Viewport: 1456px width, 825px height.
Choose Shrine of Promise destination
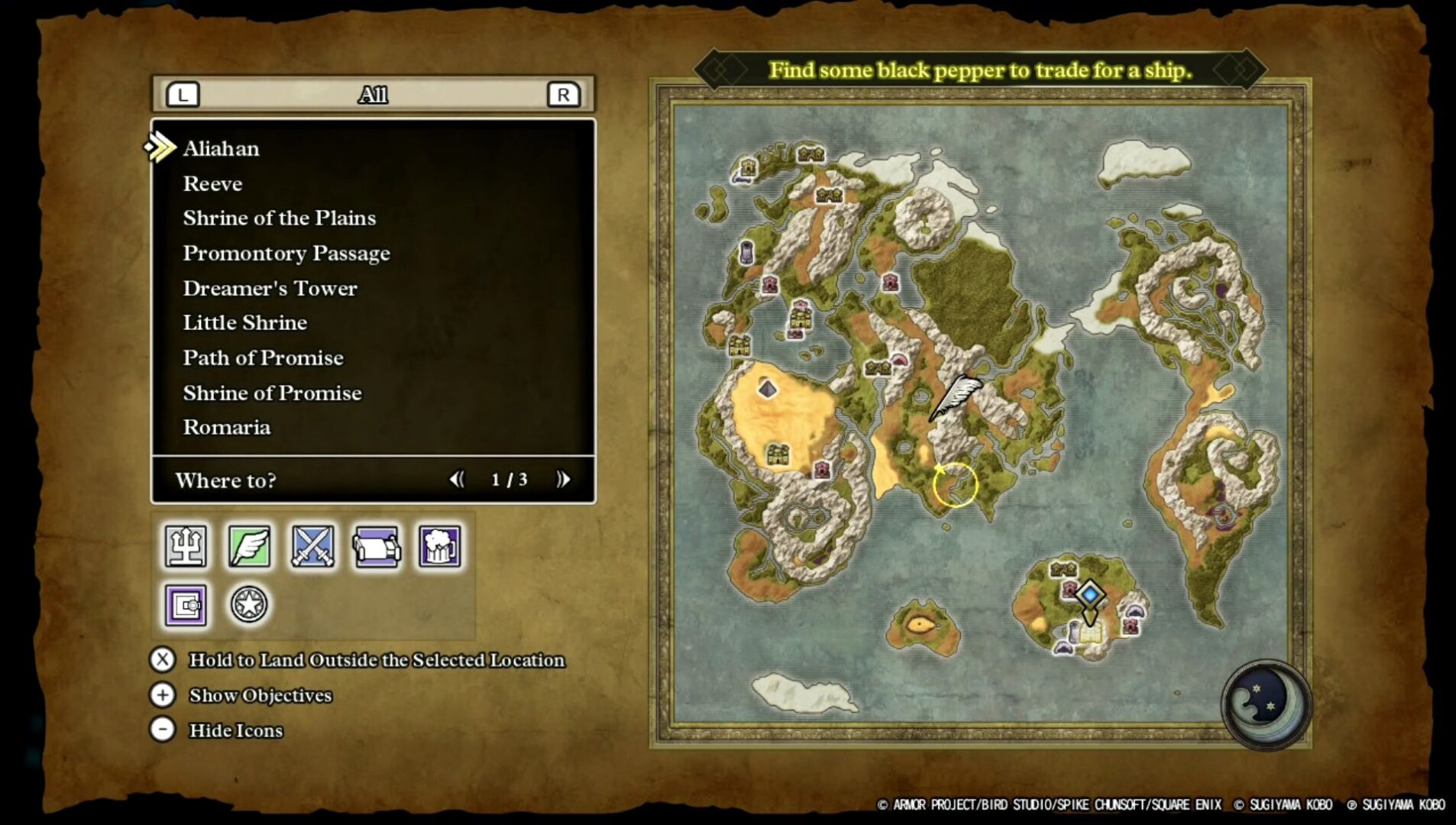coord(272,393)
